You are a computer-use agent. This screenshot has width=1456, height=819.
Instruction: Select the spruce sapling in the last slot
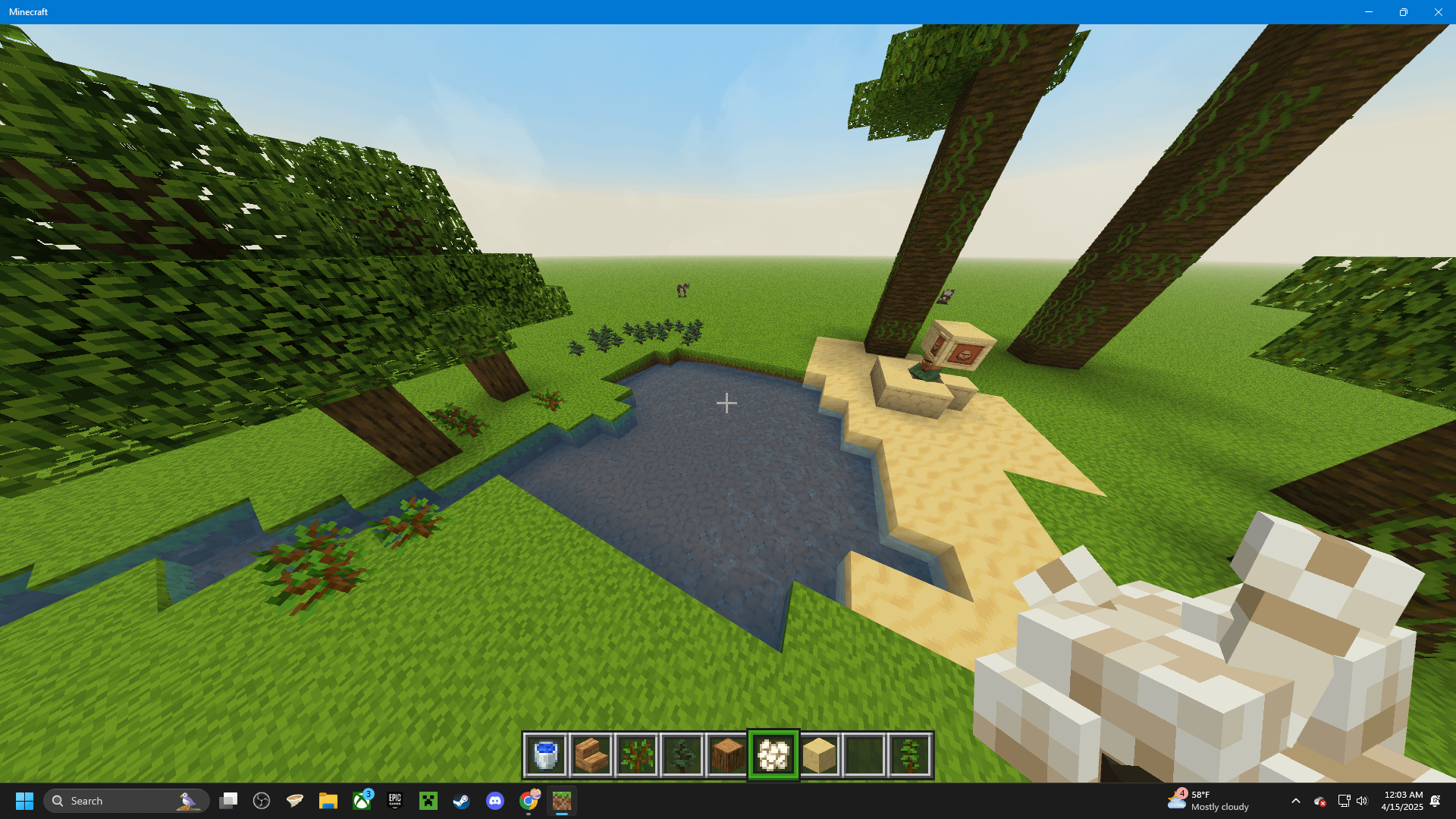[909, 754]
